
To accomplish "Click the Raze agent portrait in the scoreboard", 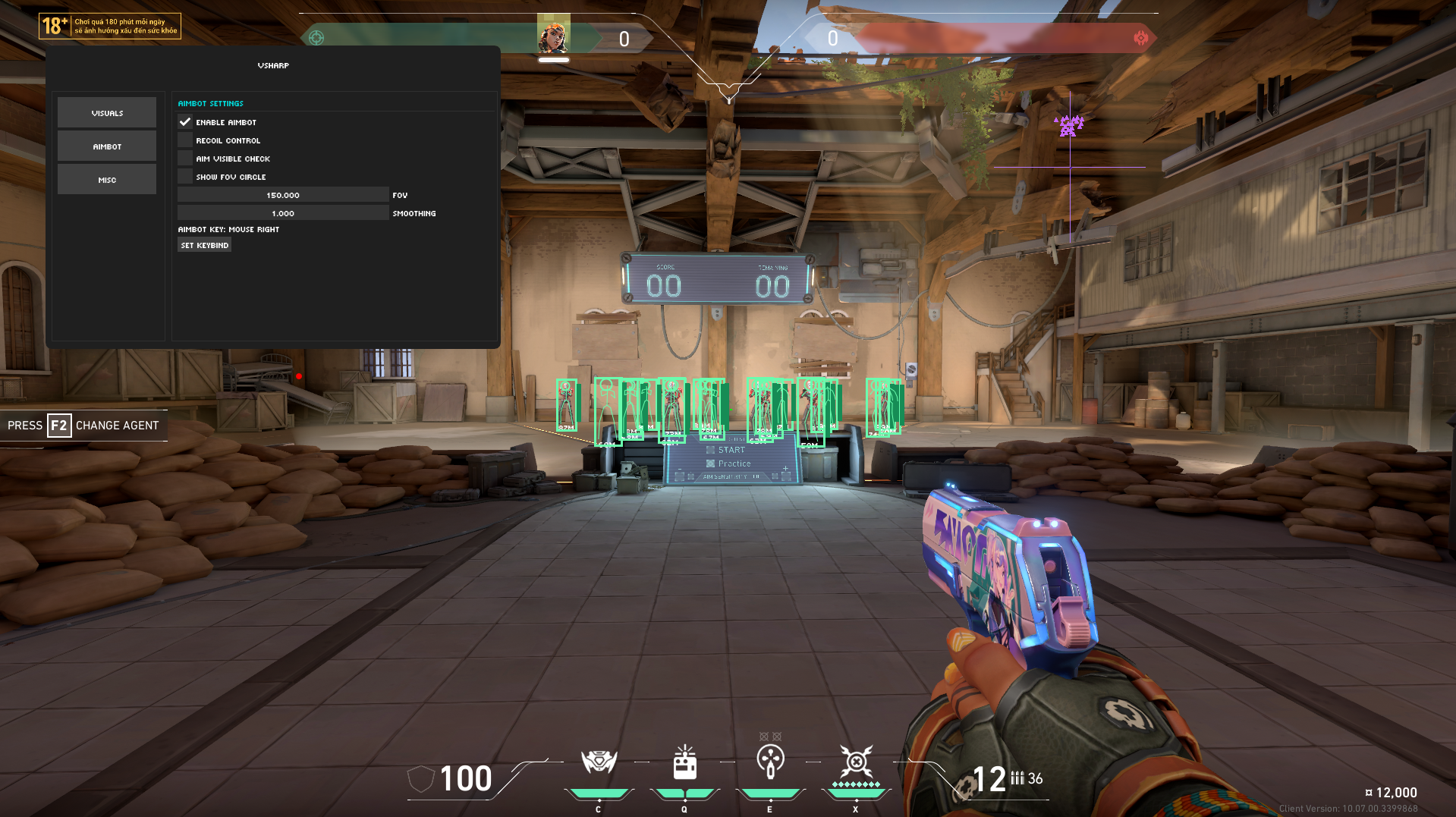I will (x=553, y=37).
